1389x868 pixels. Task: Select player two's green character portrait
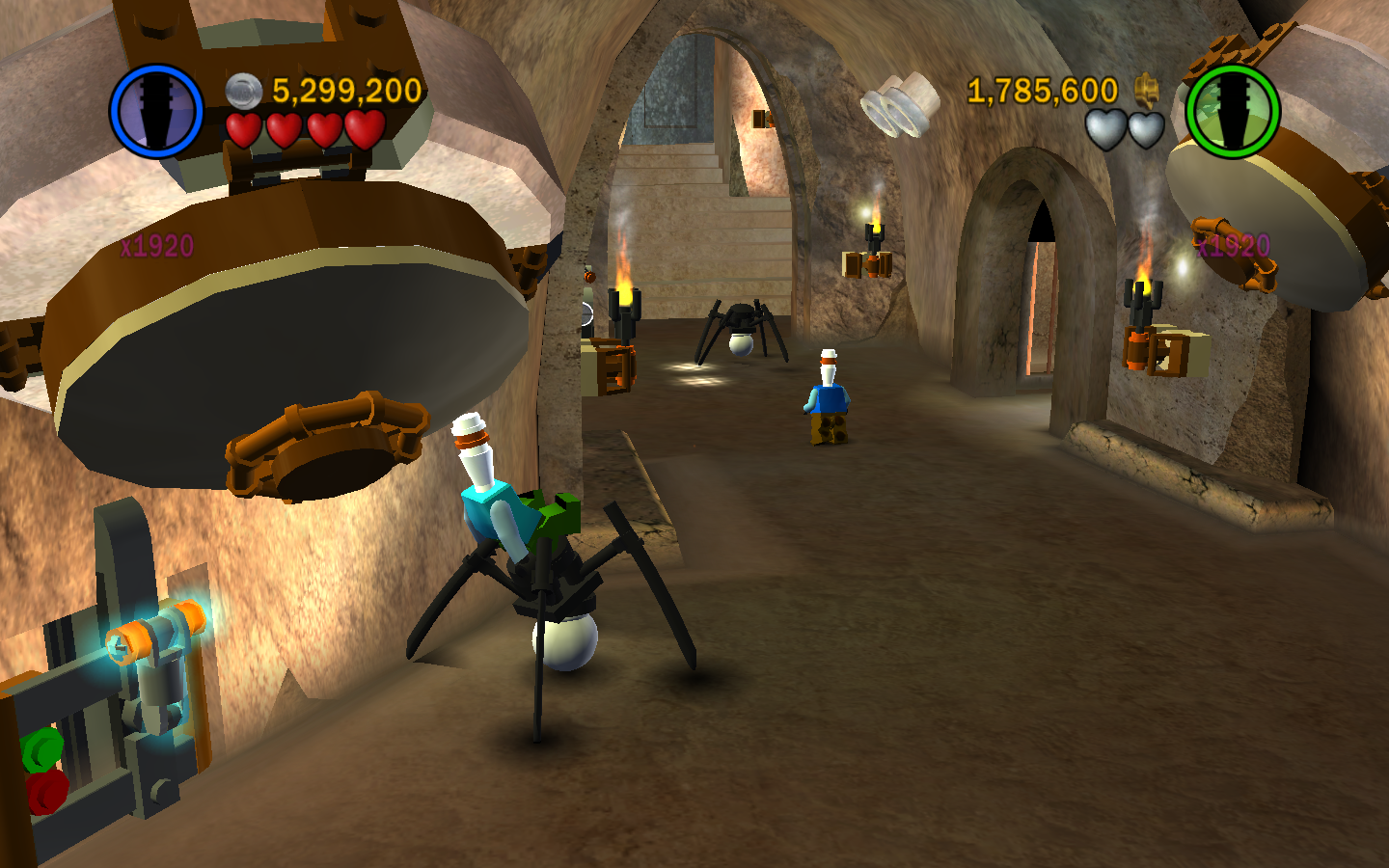coord(1232,111)
